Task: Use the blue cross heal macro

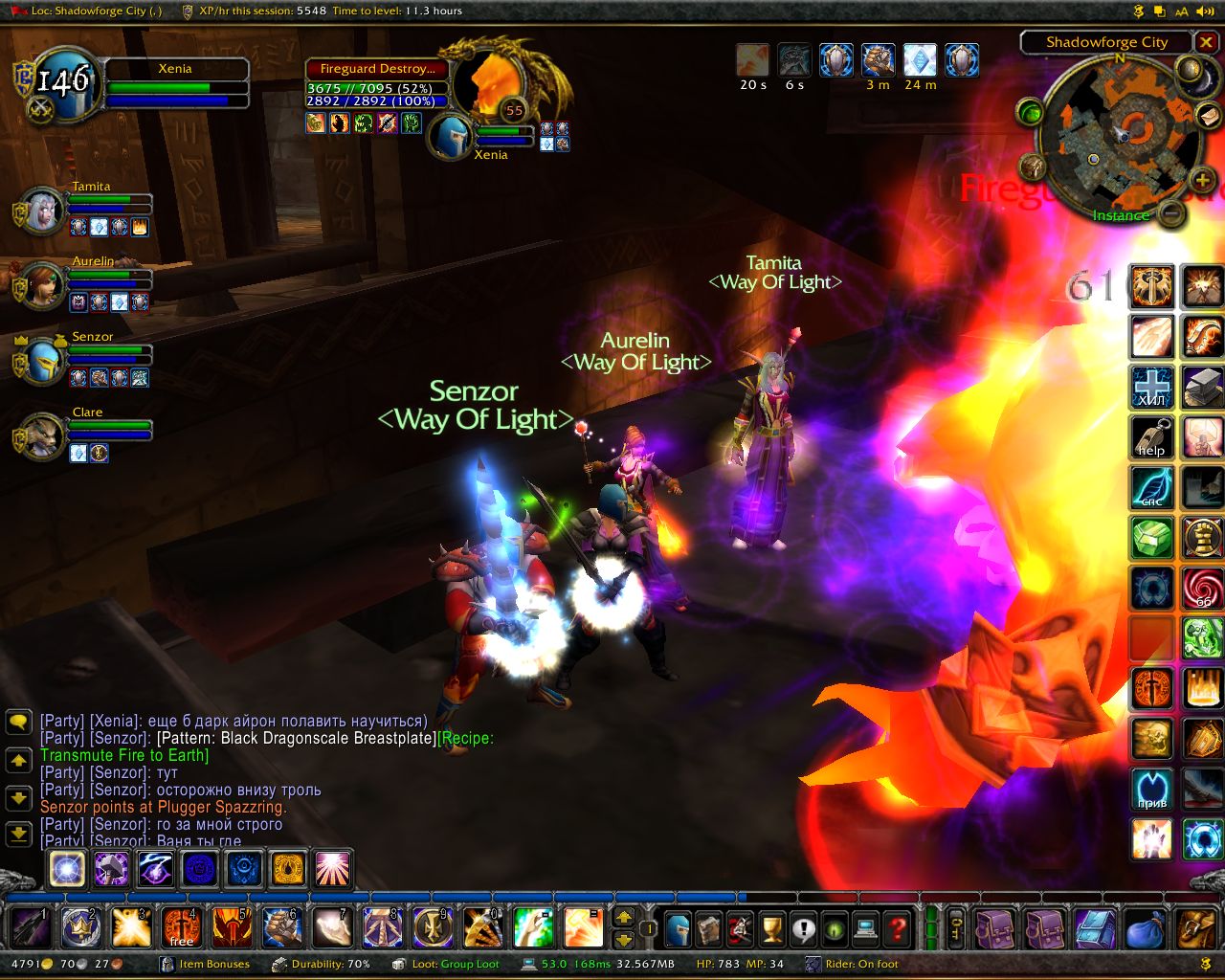Action: coord(1151,389)
